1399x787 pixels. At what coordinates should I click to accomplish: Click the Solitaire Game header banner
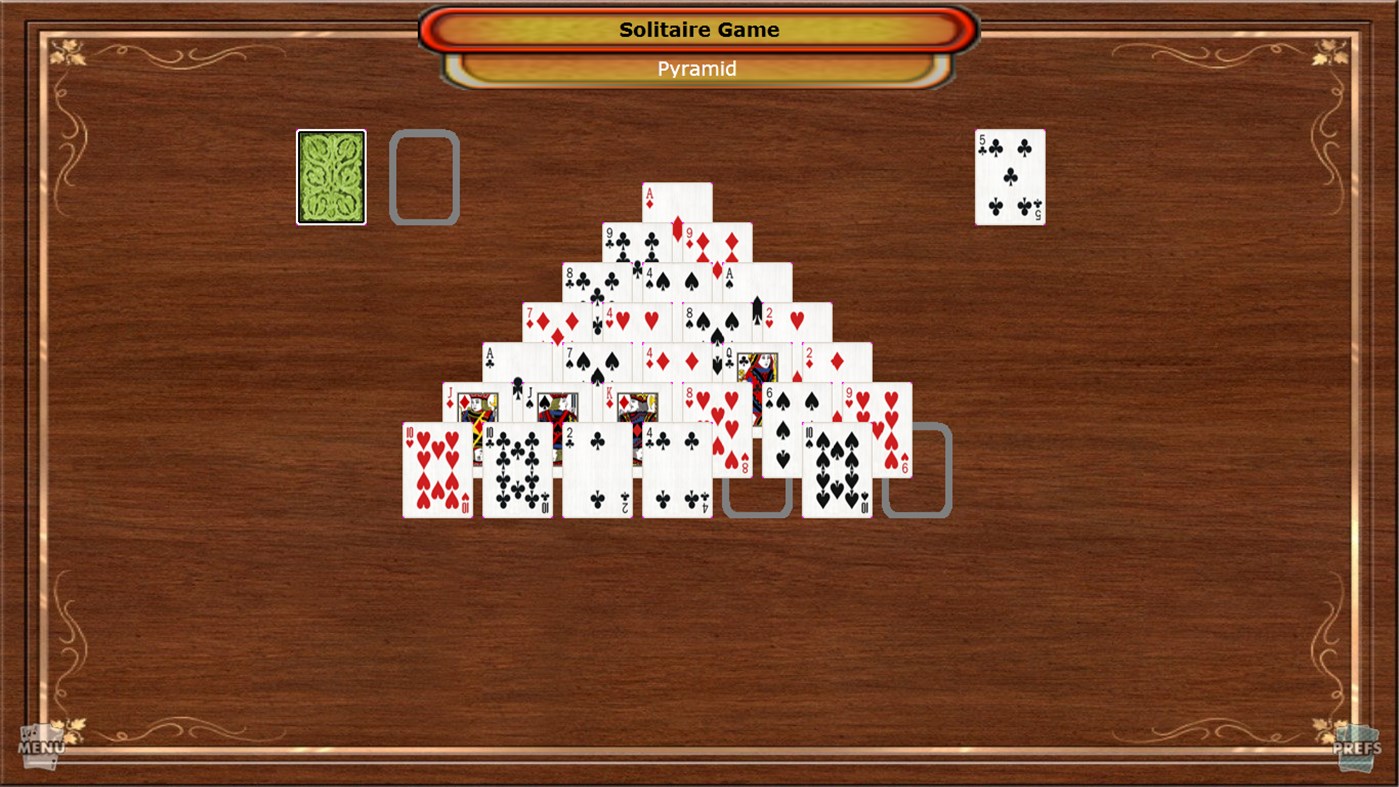pos(697,30)
